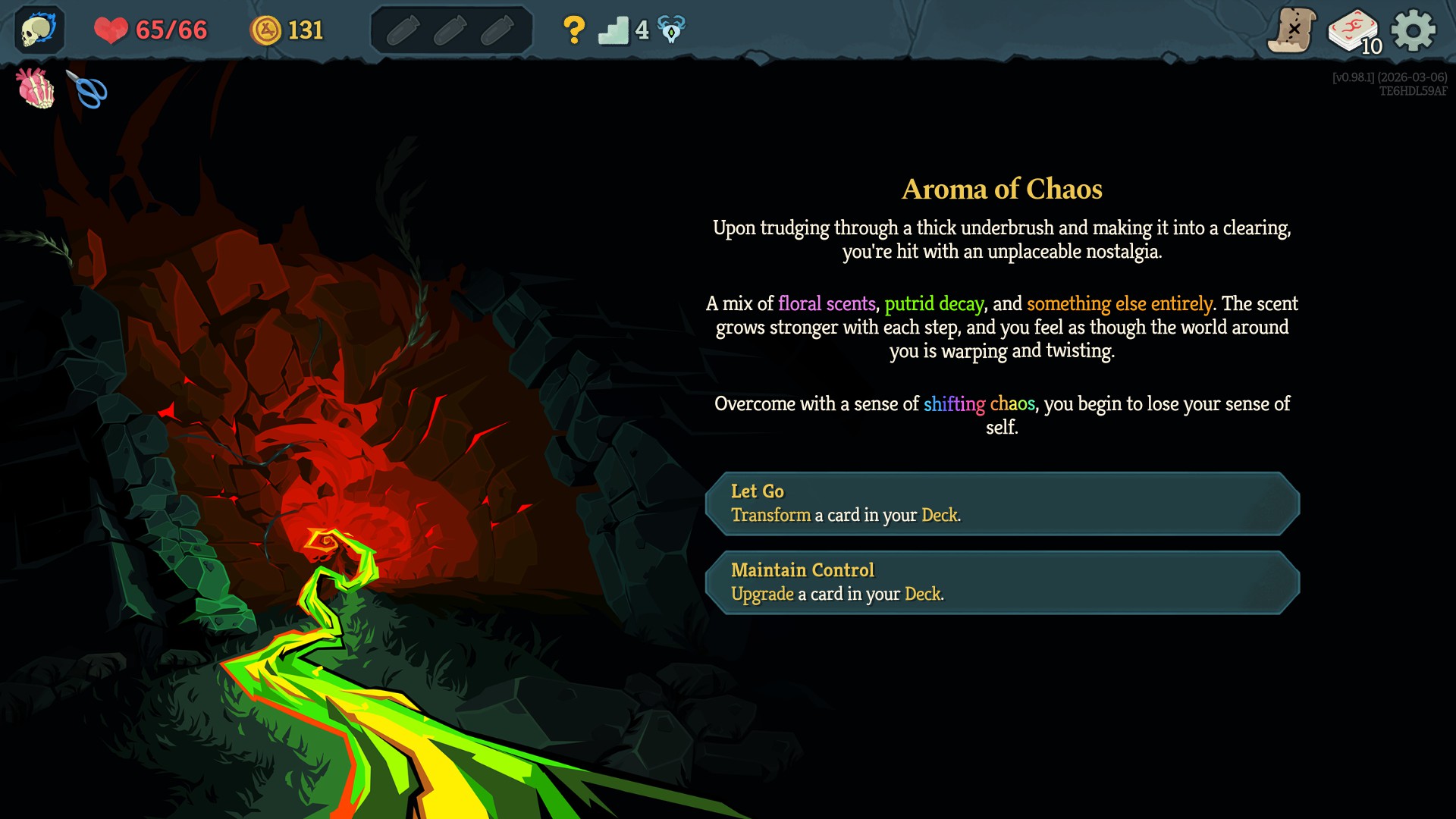Screen dimensions: 1456x819
Task: Click the 'shifting chaos' colored text
Action: (981, 404)
